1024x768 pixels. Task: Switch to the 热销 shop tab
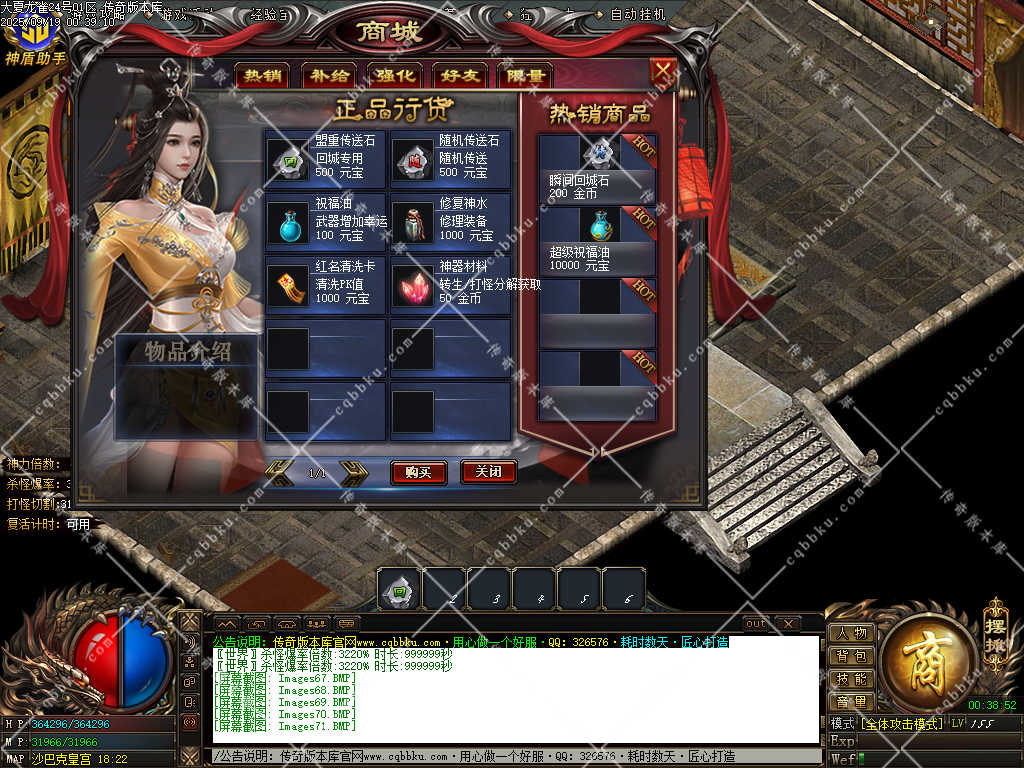click(263, 76)
